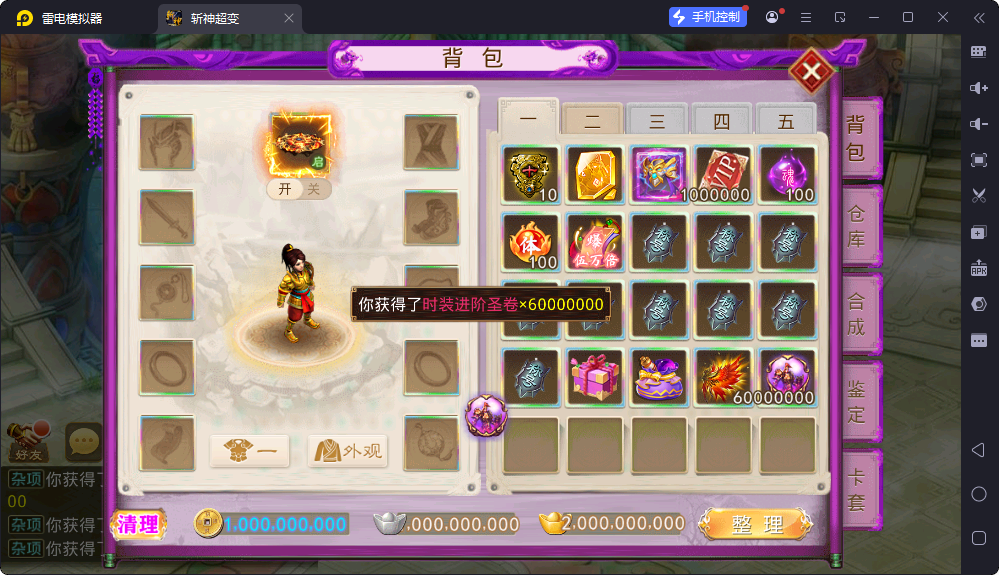Open the 鉴定 appraisal side tab

[857, 400]
